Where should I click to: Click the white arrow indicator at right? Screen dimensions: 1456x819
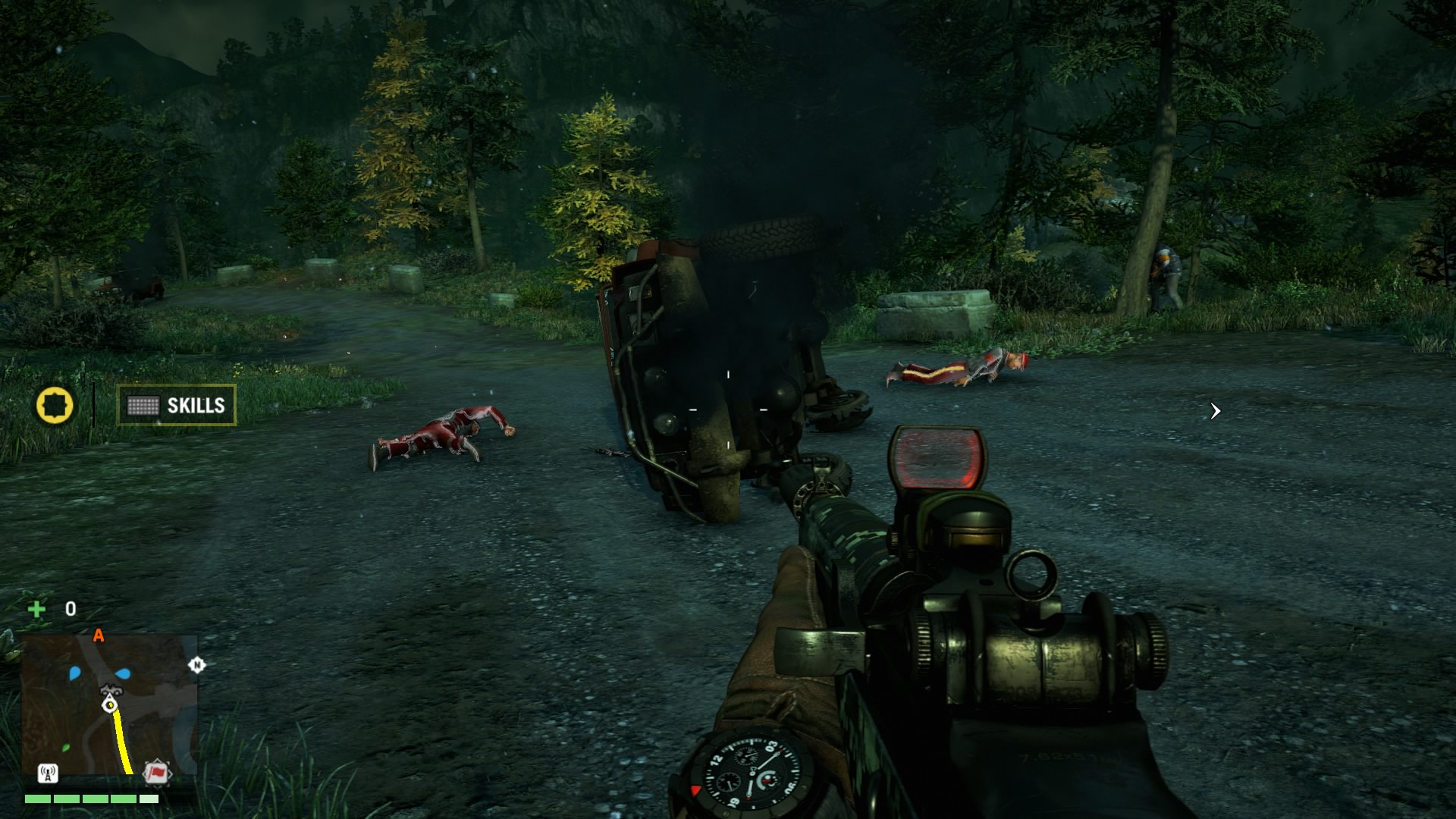(x=1215, y=411)
